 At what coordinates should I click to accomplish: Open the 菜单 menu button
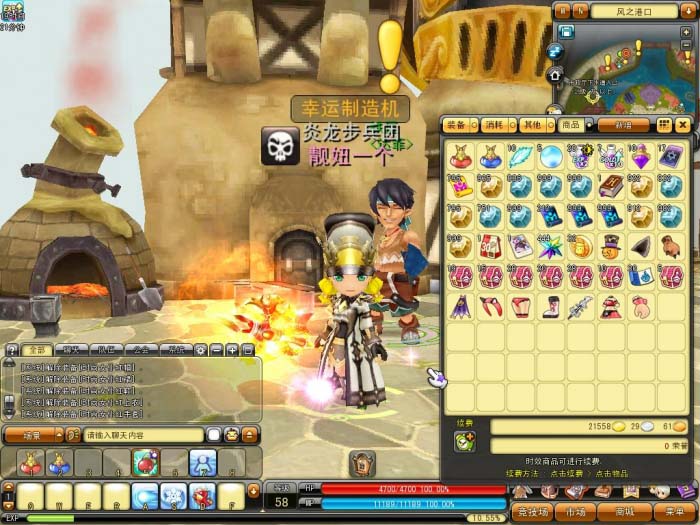[674, 511]
